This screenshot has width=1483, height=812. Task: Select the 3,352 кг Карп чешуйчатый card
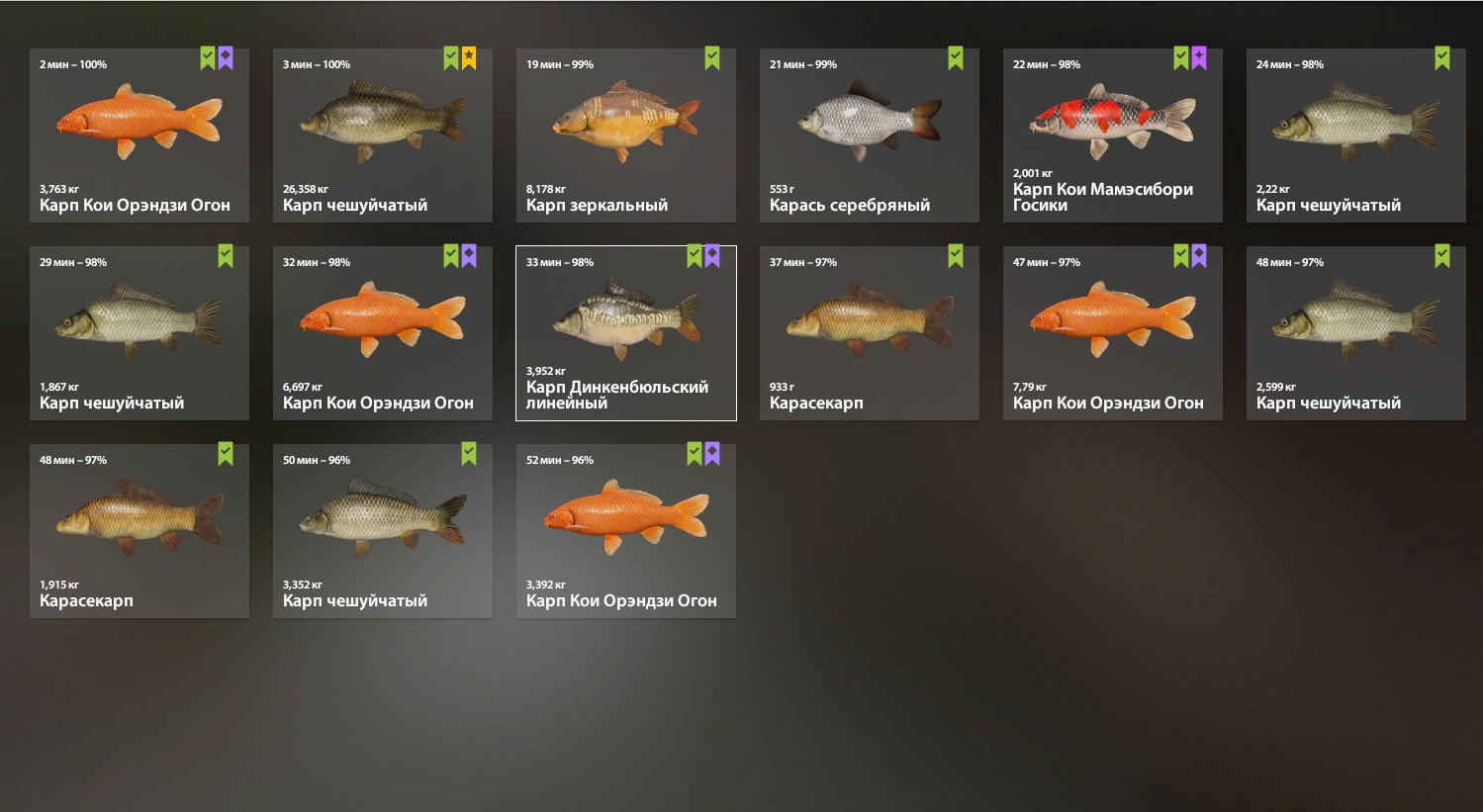383,531
